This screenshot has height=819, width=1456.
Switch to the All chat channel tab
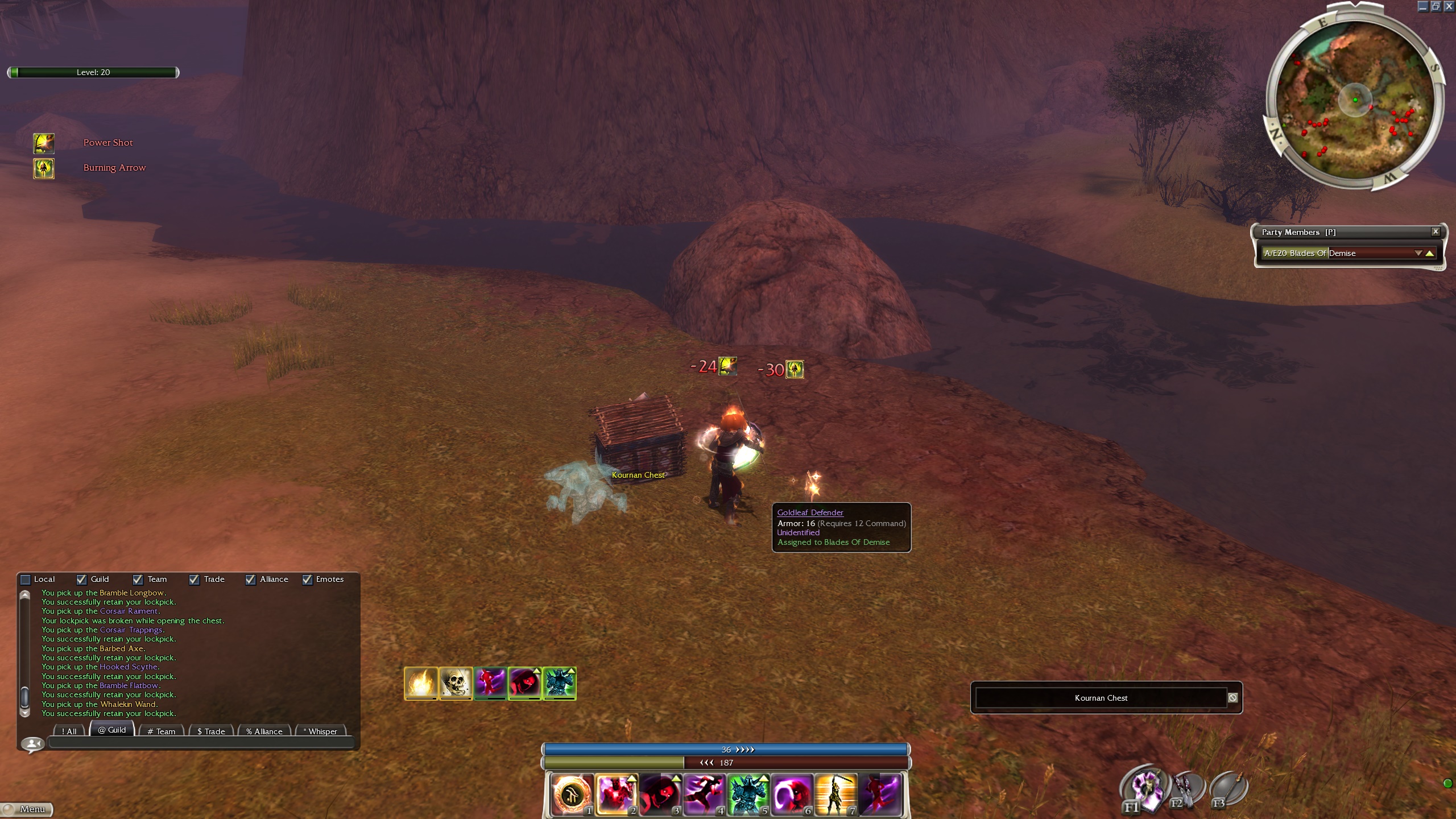(69, 731)
